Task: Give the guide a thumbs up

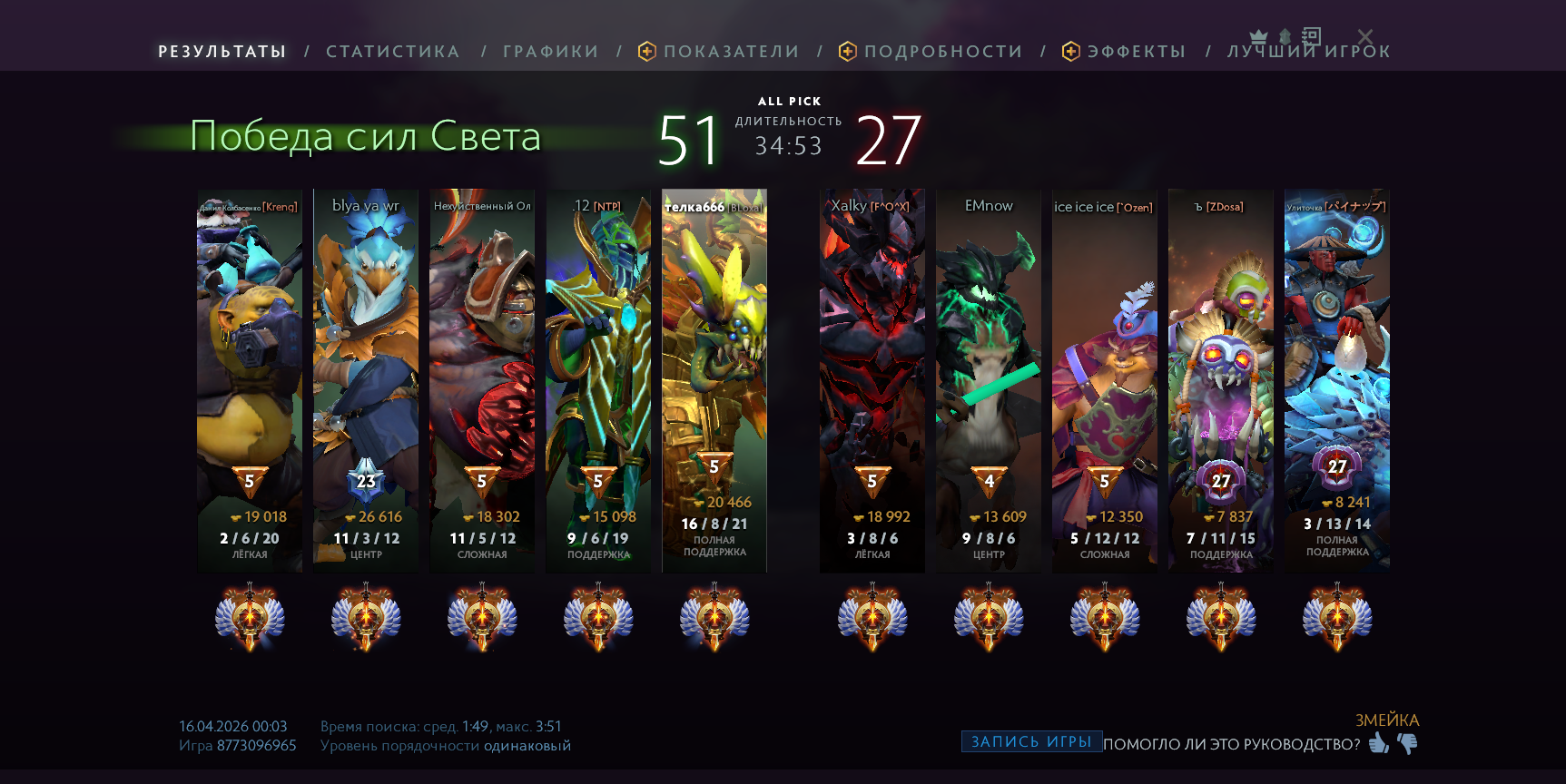Action: point(1379,744)
